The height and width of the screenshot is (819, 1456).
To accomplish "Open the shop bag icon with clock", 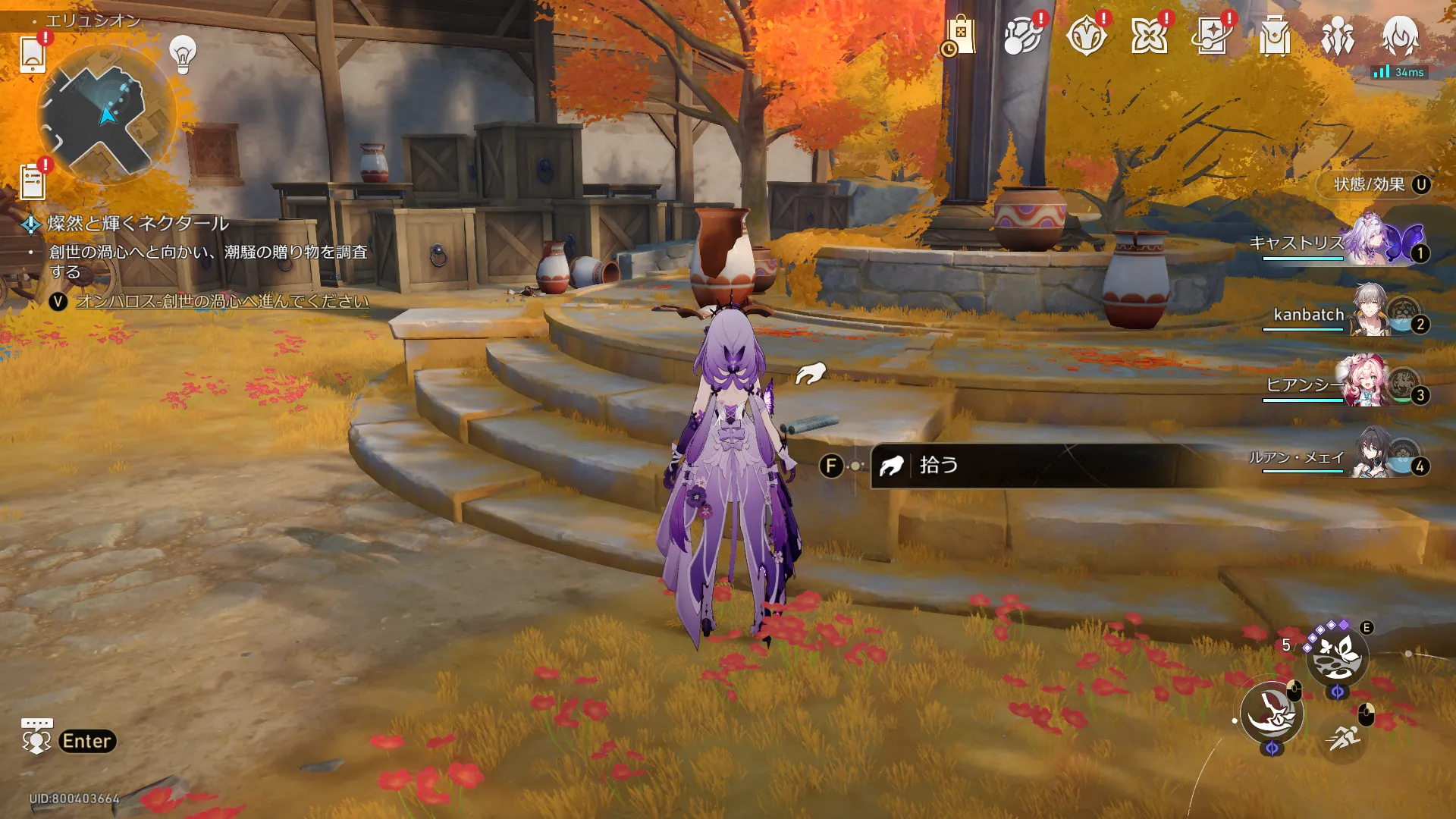I will 959,36.
